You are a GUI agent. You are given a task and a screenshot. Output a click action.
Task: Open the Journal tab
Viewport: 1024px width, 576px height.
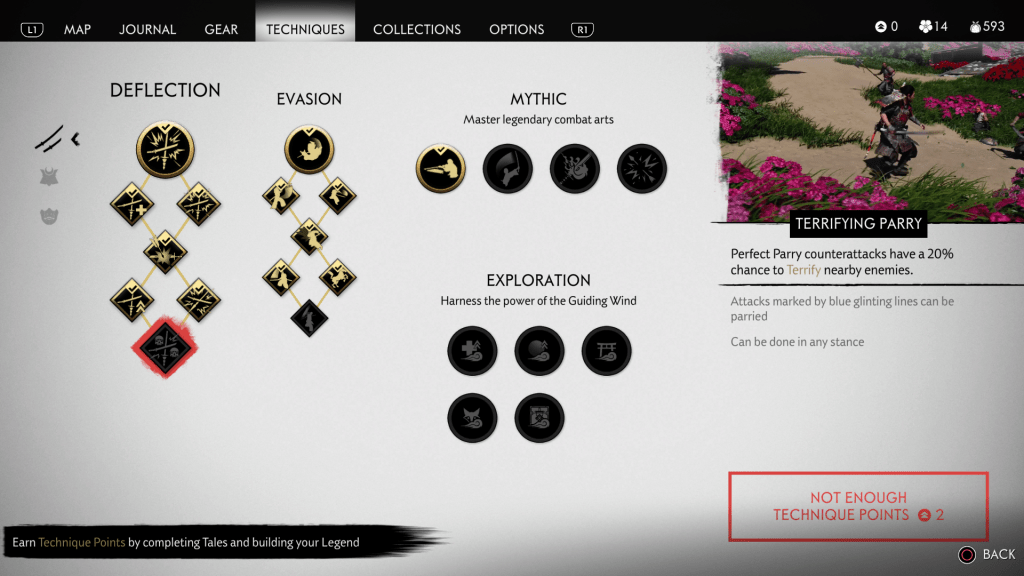(x=148, y=29)
